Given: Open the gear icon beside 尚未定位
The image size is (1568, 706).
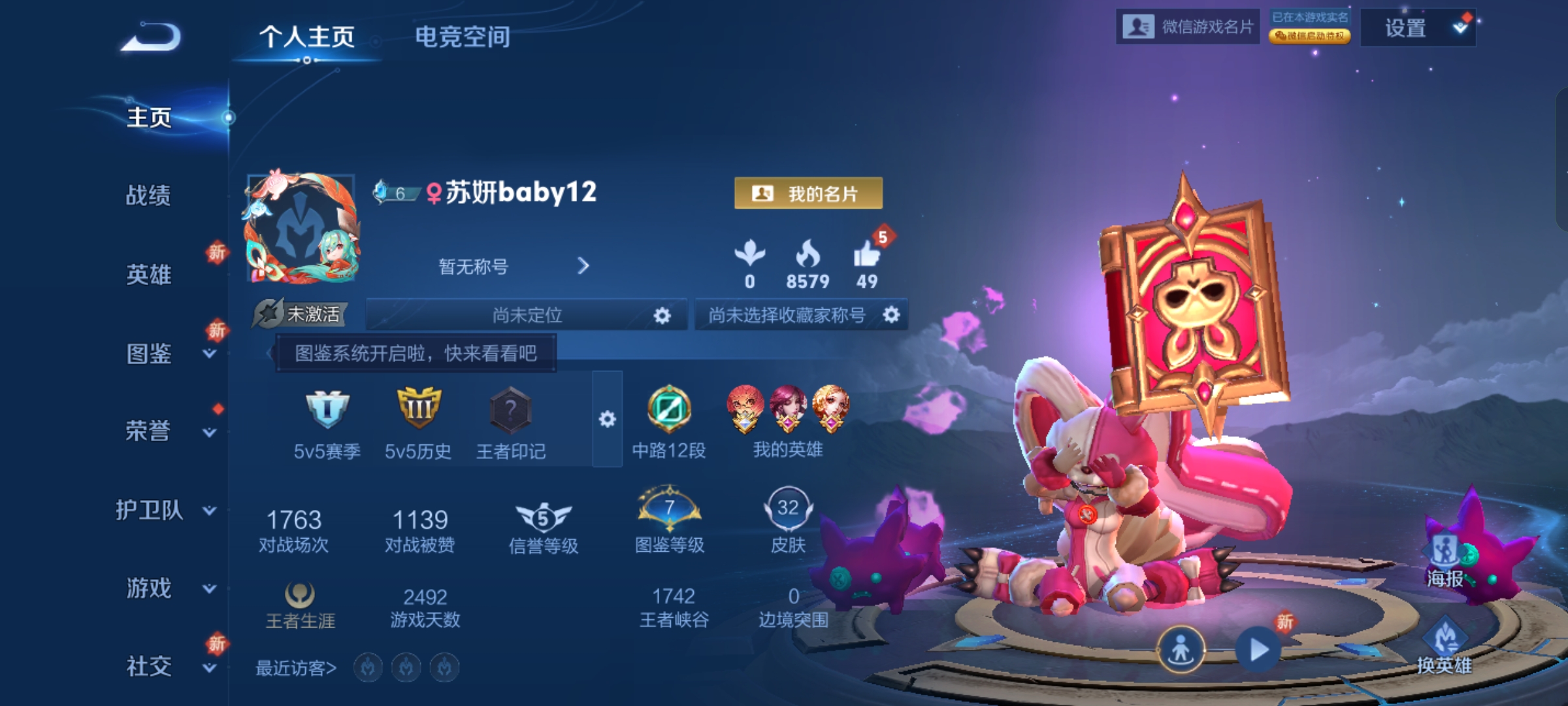Looking at the screenshot, I should (662, 316).
